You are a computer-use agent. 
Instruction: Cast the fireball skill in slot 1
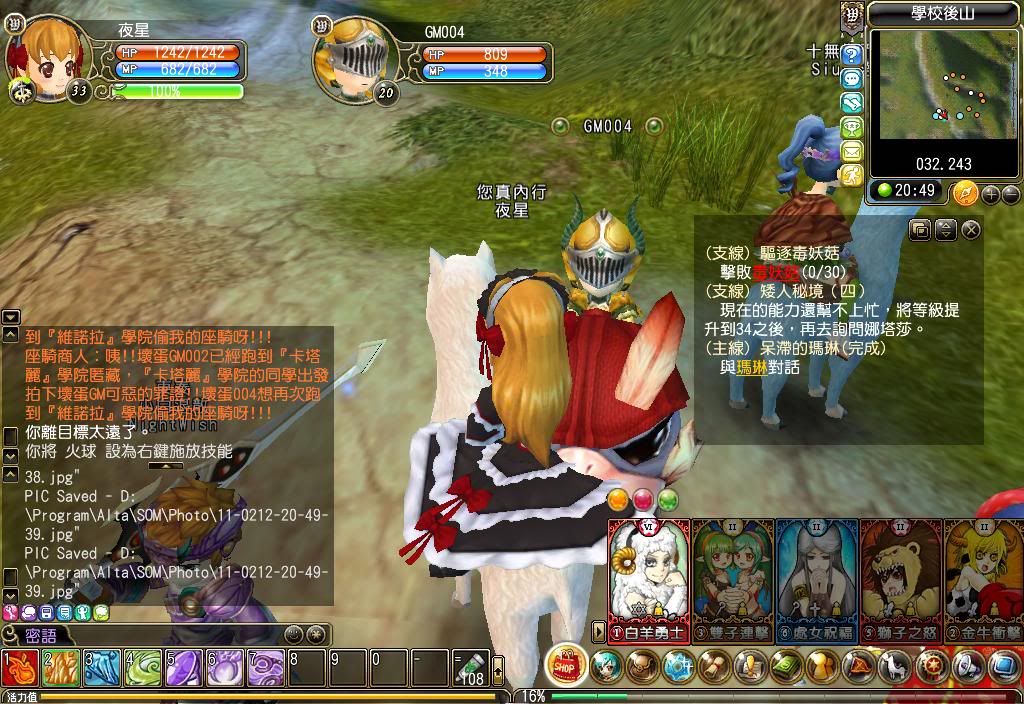click(x=20, y=667)
